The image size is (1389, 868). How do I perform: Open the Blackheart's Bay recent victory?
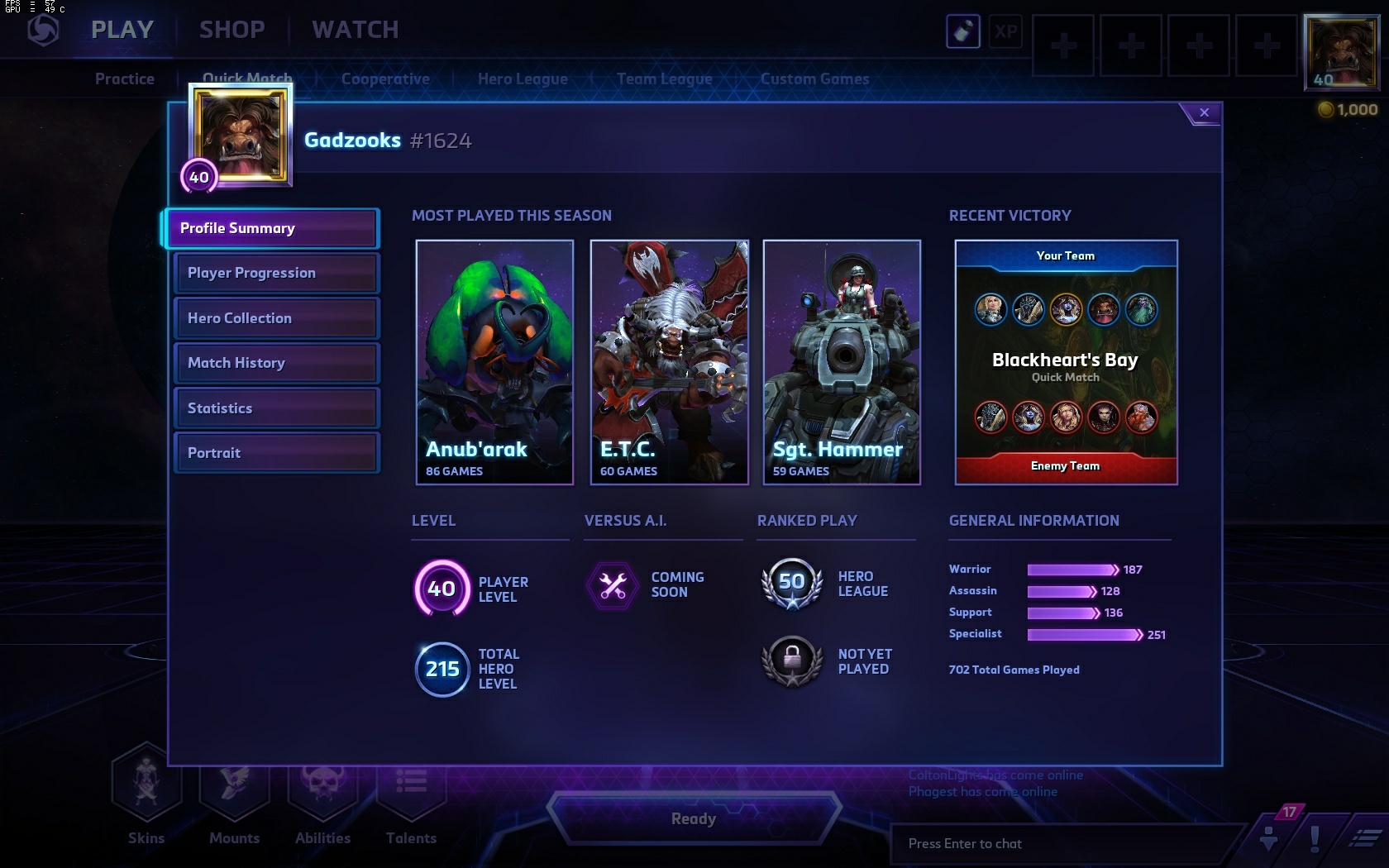(x=1066, y=362)
